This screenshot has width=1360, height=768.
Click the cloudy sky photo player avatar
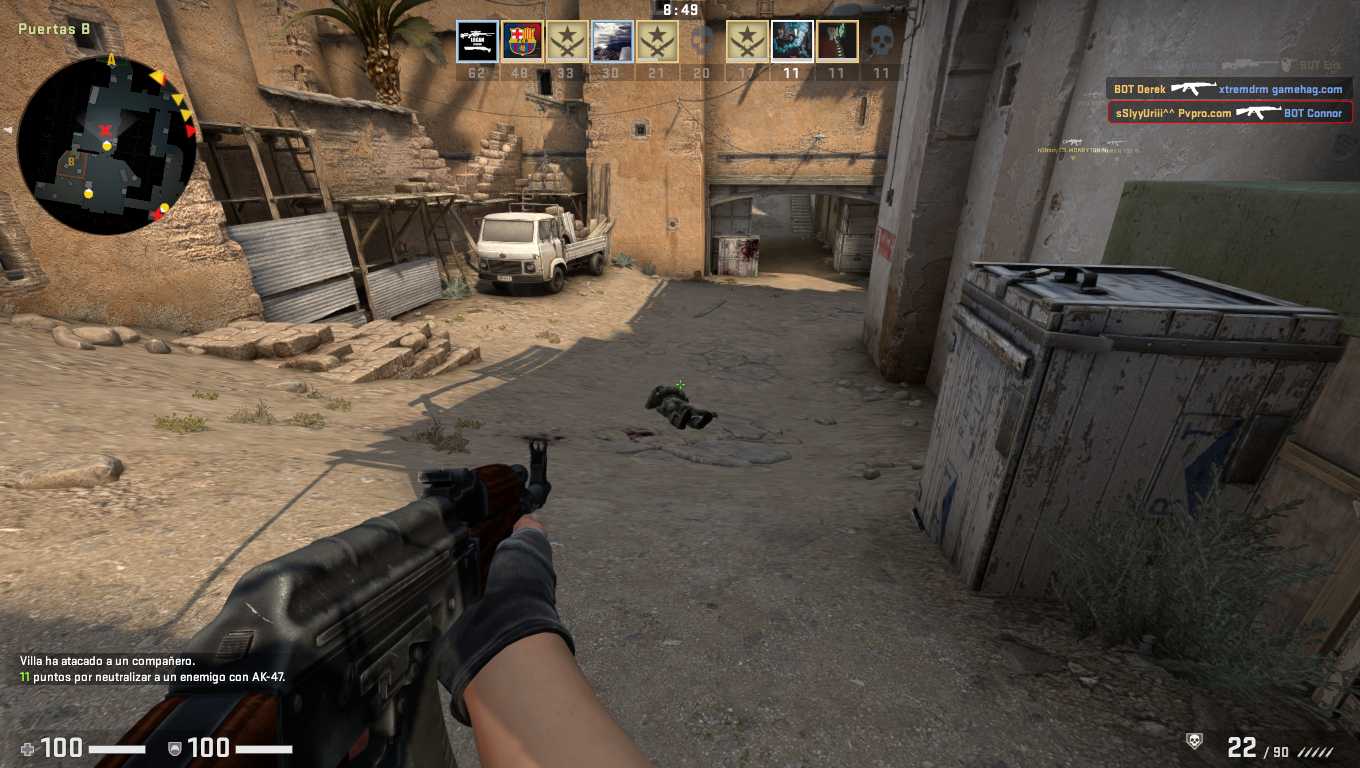tap(612, 42)
